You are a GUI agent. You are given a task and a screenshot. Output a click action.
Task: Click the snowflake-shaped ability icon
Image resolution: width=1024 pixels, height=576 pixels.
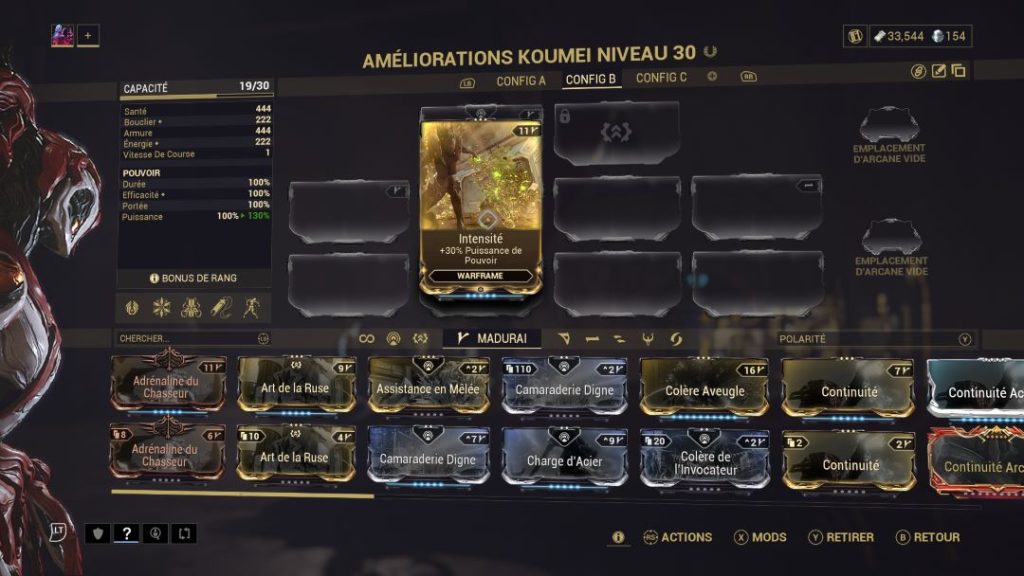point(162,307)
